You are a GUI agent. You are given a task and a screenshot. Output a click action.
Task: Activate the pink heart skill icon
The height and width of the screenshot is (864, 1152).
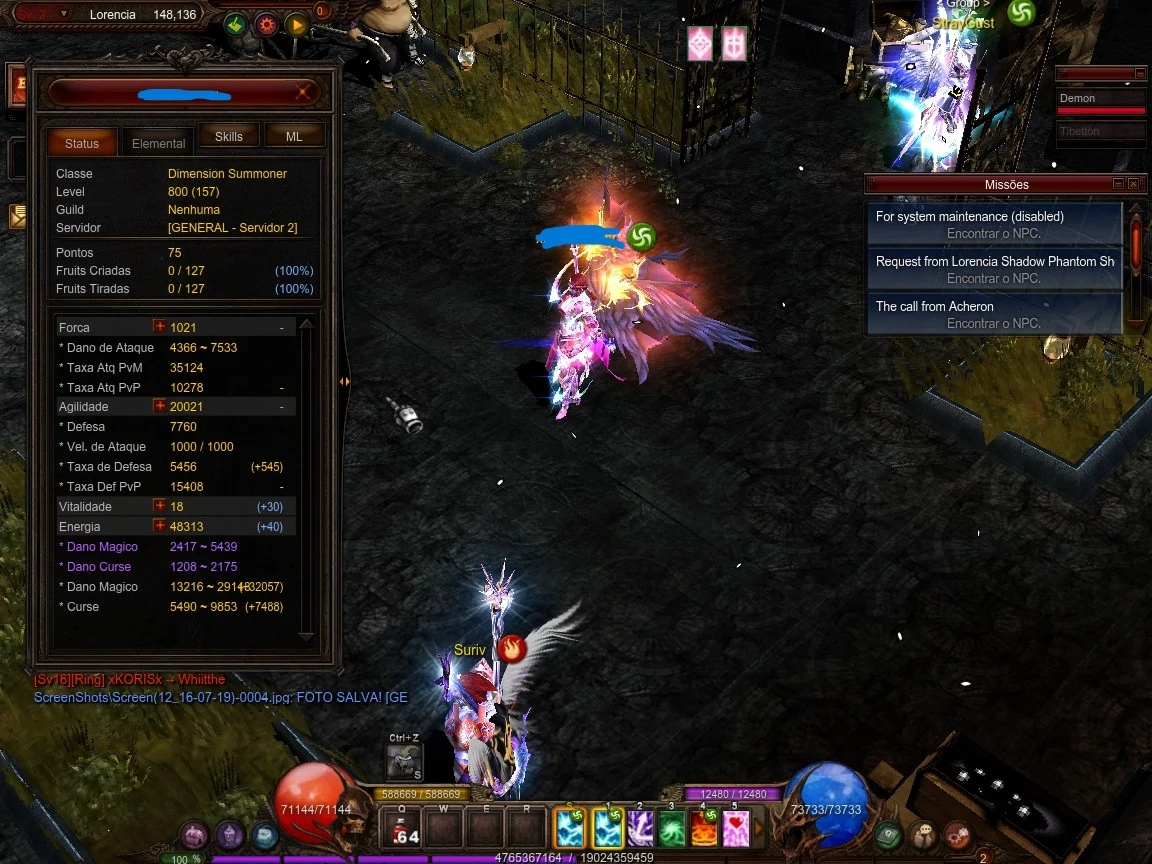pos(736,828)
